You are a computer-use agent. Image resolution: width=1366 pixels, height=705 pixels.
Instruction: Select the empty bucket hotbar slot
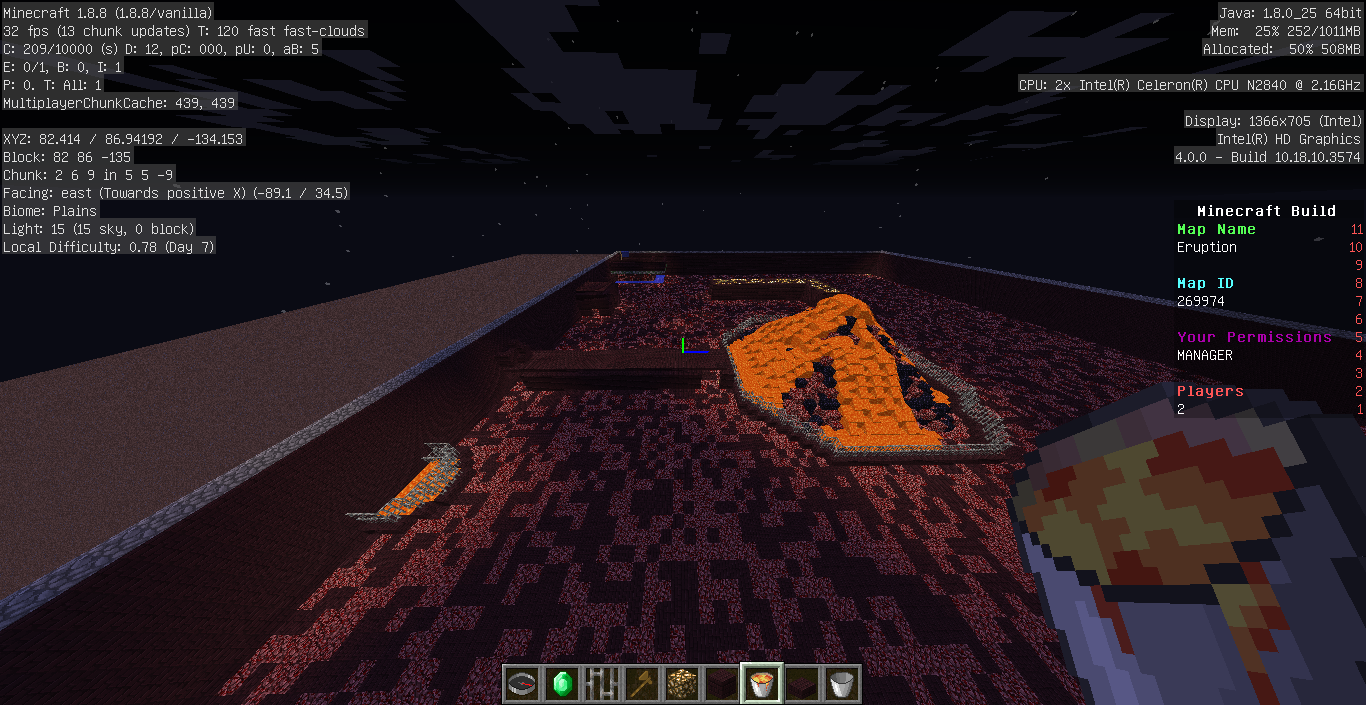[842, 684]
